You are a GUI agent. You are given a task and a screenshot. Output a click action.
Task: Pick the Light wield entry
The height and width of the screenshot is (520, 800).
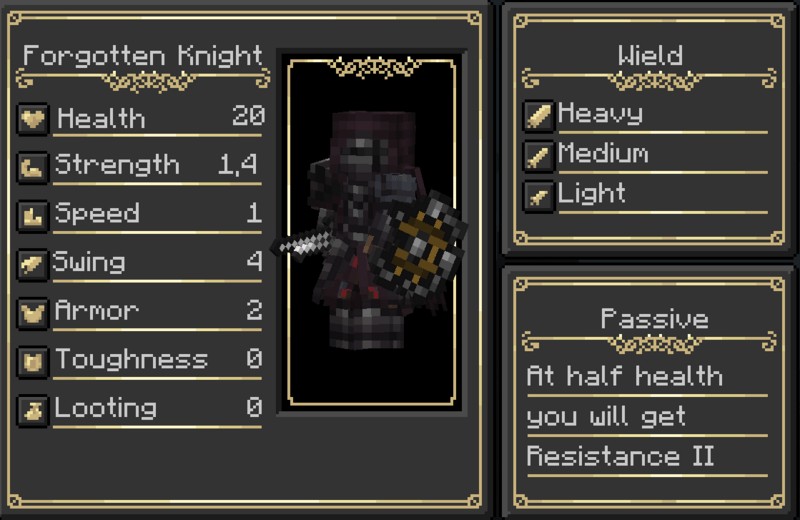592,195
